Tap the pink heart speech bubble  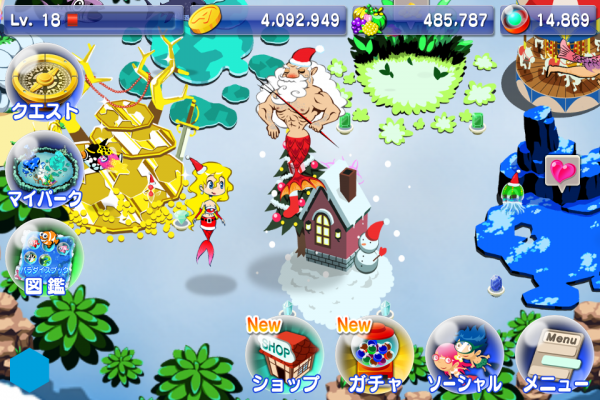coord(562,171)
